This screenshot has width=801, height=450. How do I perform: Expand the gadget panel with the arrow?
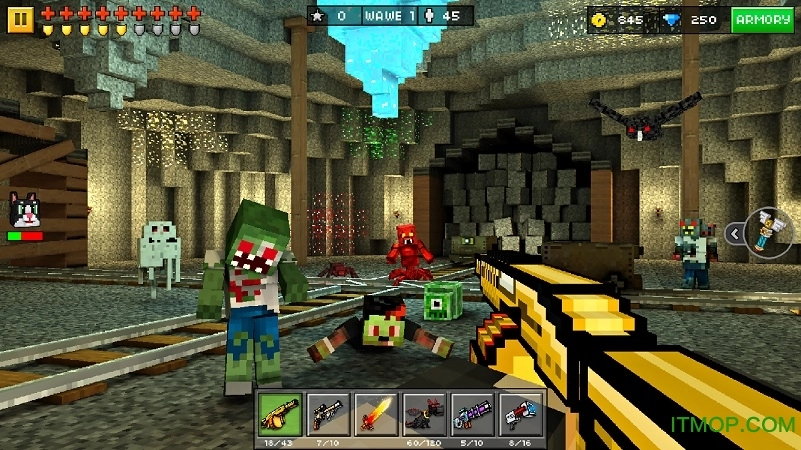pyautogui.click(x=734, y=233)
